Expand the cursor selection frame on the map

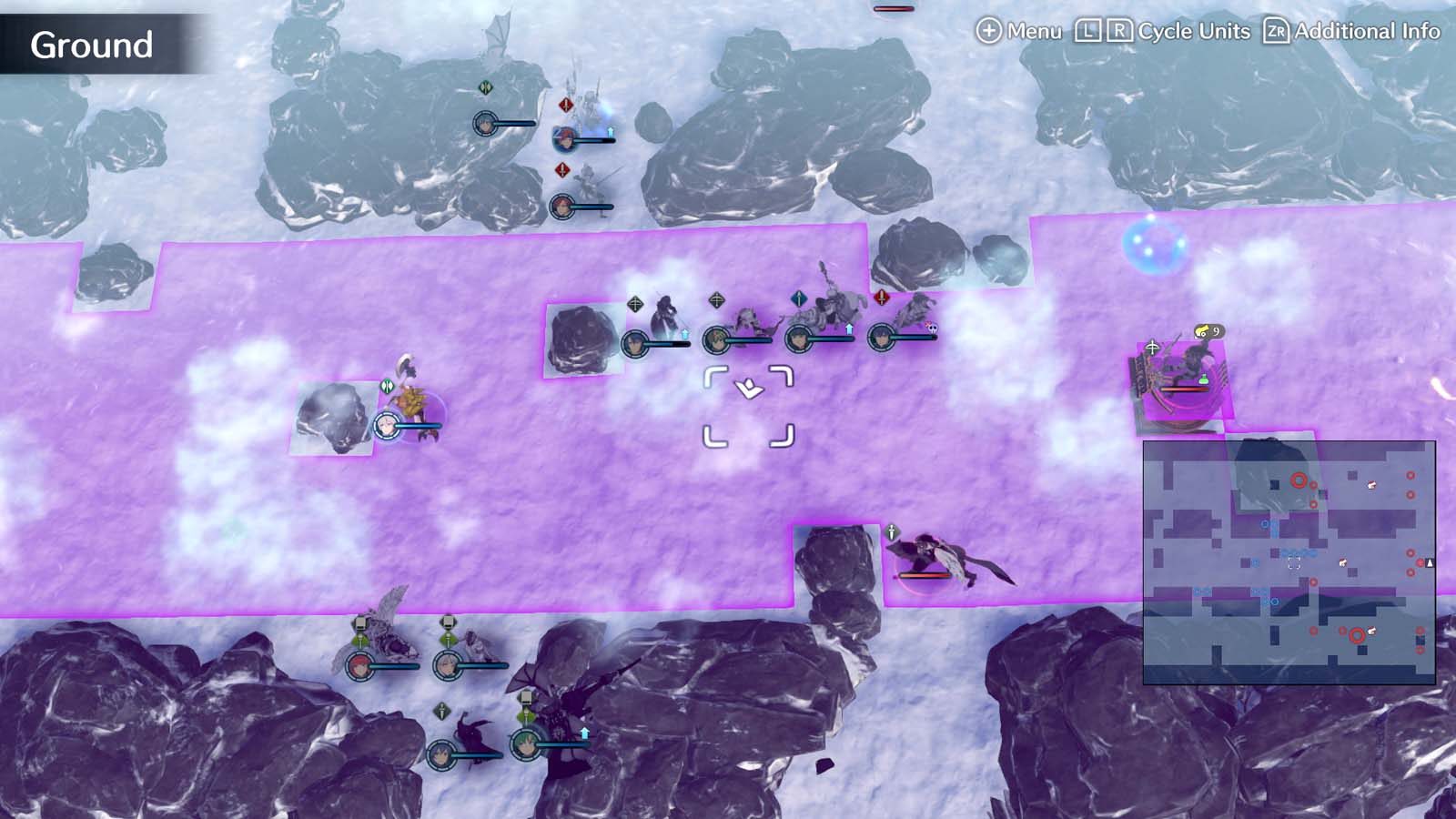748,405
